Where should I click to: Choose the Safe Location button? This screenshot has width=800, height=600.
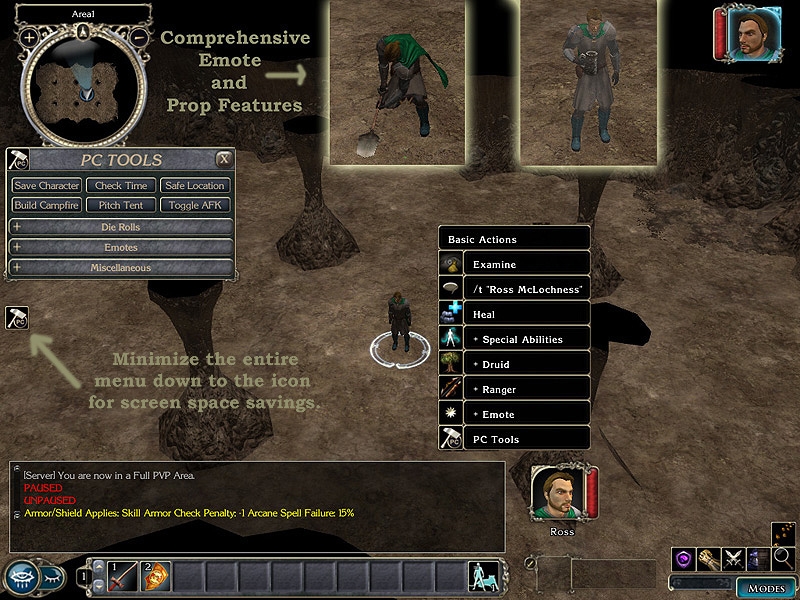pos(195,186)
